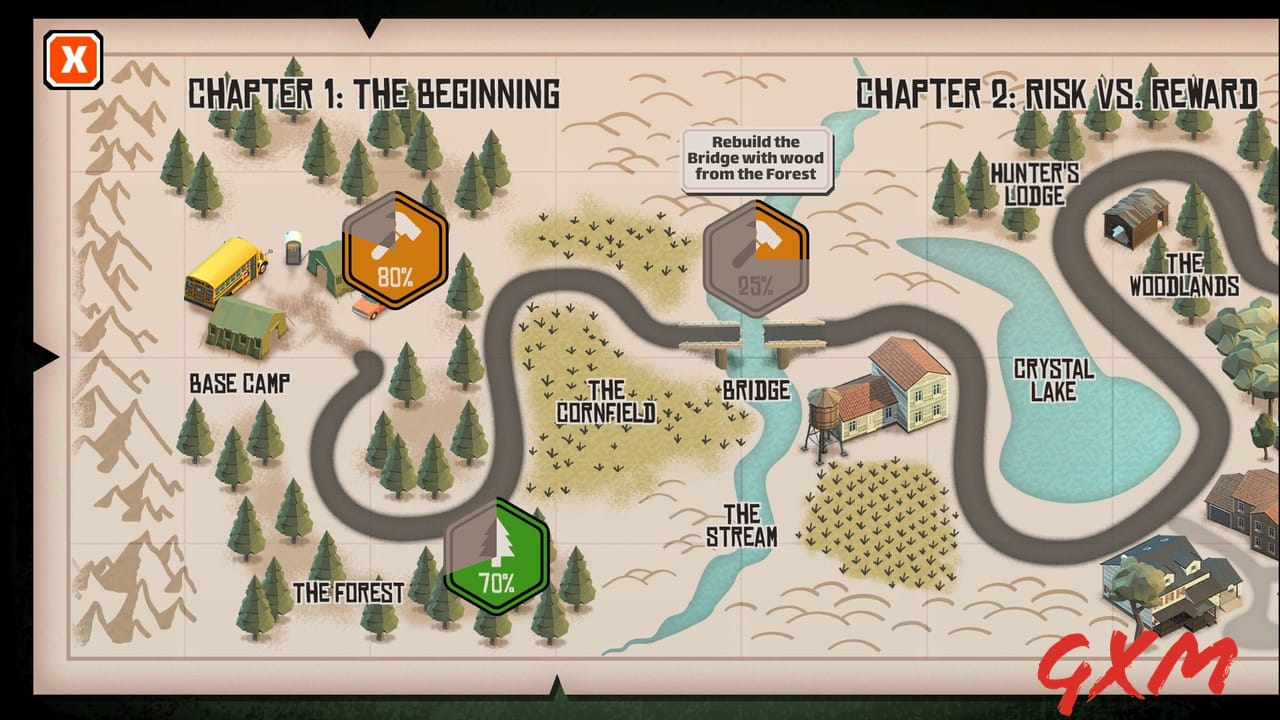
Task: Select the 70% tree mission badge at The Forest
Action: [496, 553]
